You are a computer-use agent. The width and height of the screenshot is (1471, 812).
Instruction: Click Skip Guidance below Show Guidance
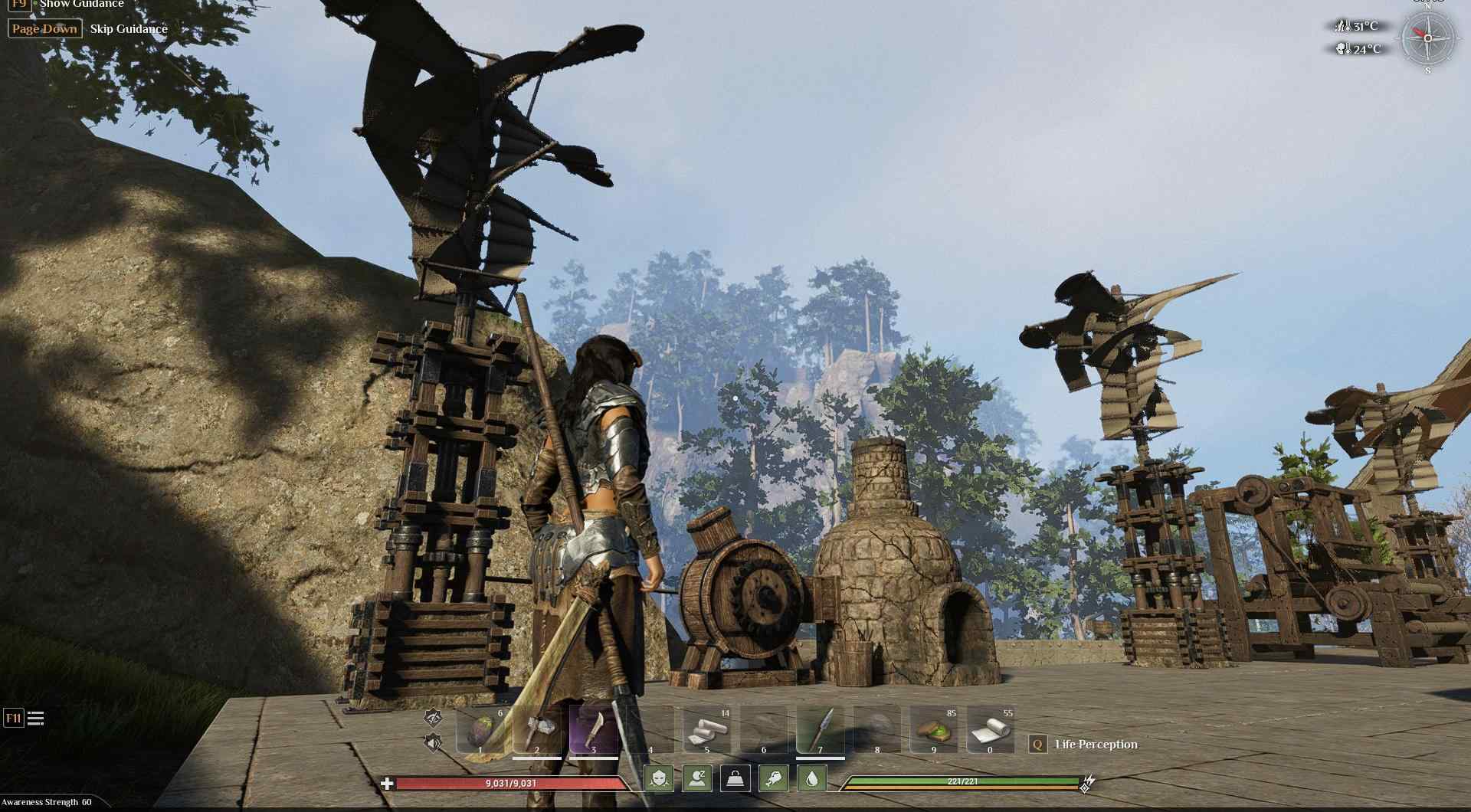click(127, 29)
